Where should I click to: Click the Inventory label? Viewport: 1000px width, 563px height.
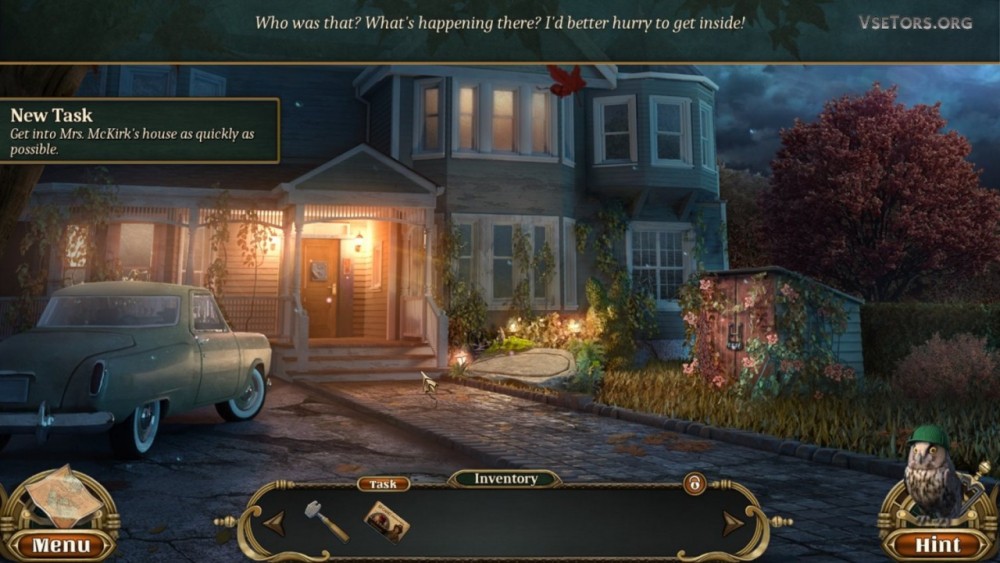(x=505, y=479)
